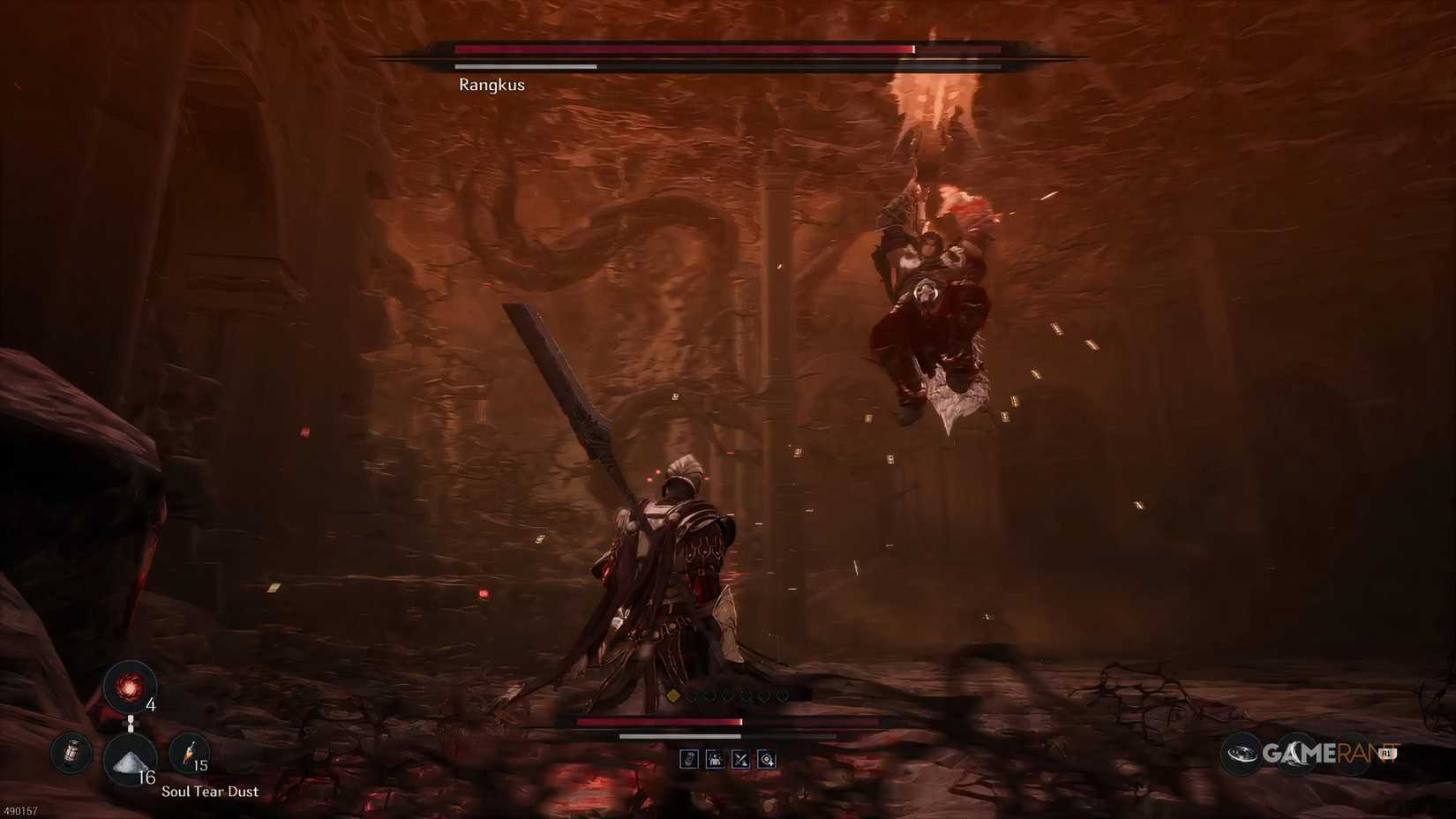Click the 16 count on Soul Tear Dust
Screen dimensions: 1456x819
point(147,777)
